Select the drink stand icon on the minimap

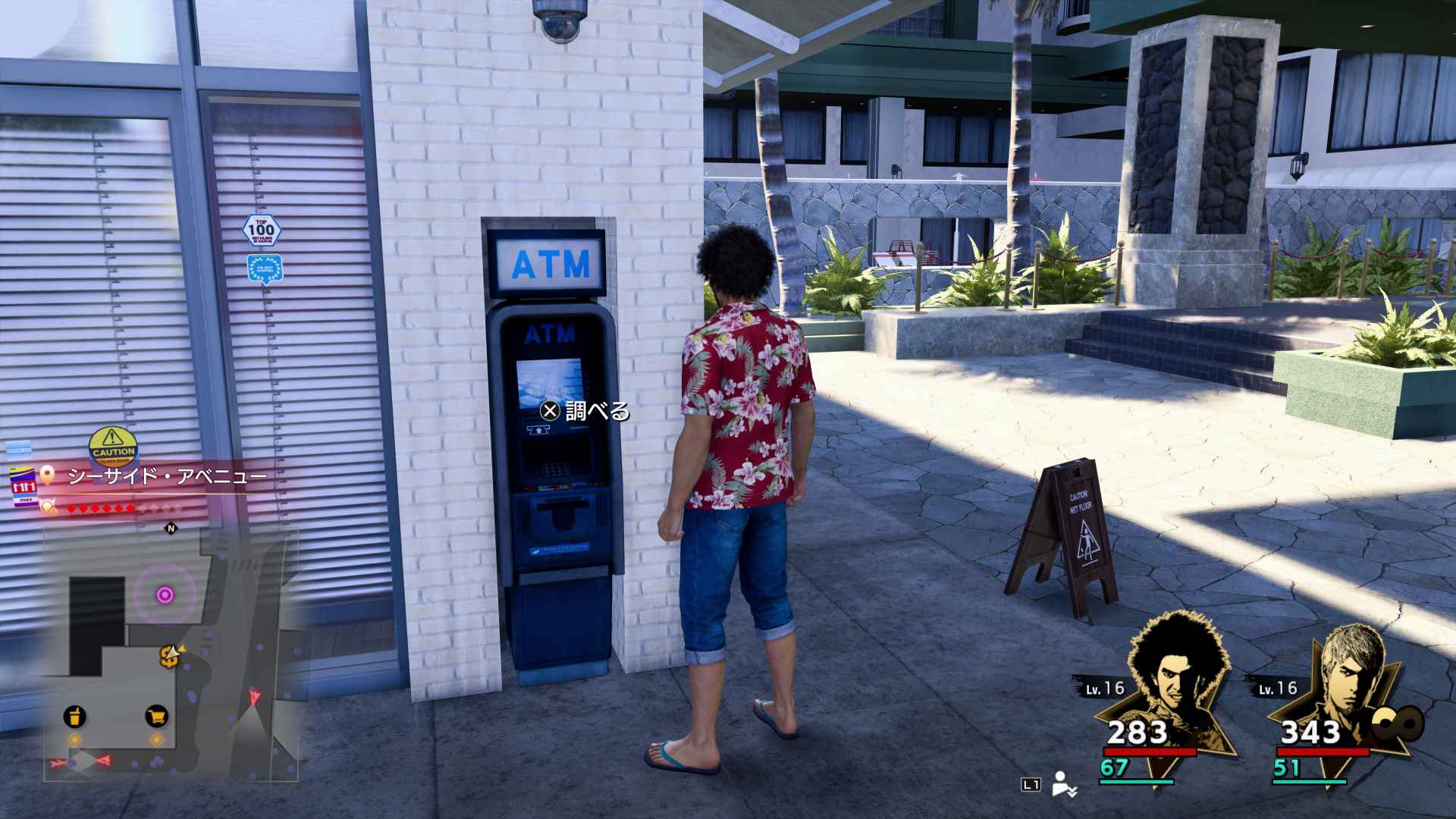(73, 717)
